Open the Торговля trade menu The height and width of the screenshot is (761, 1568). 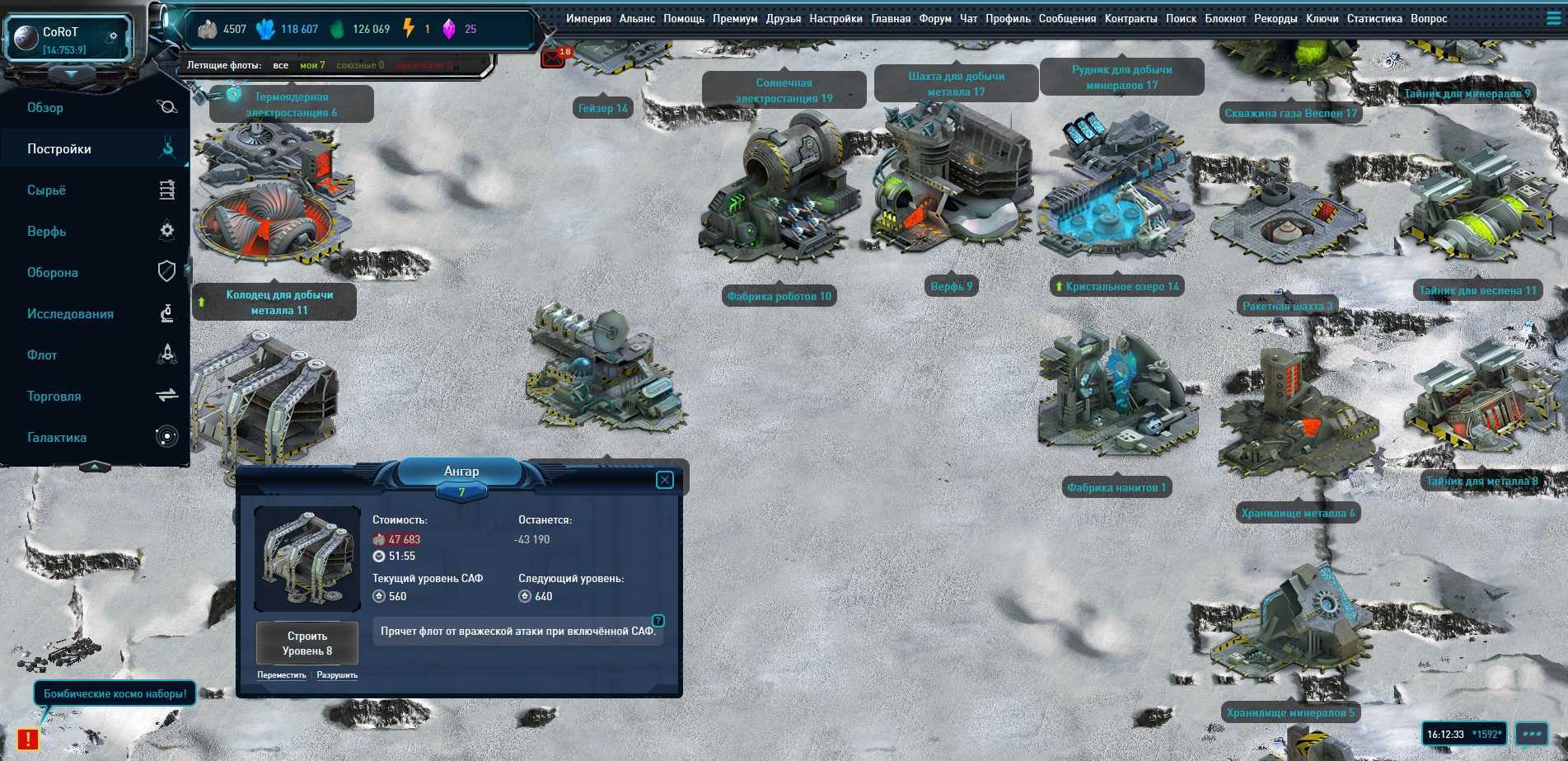coord(54,397)
